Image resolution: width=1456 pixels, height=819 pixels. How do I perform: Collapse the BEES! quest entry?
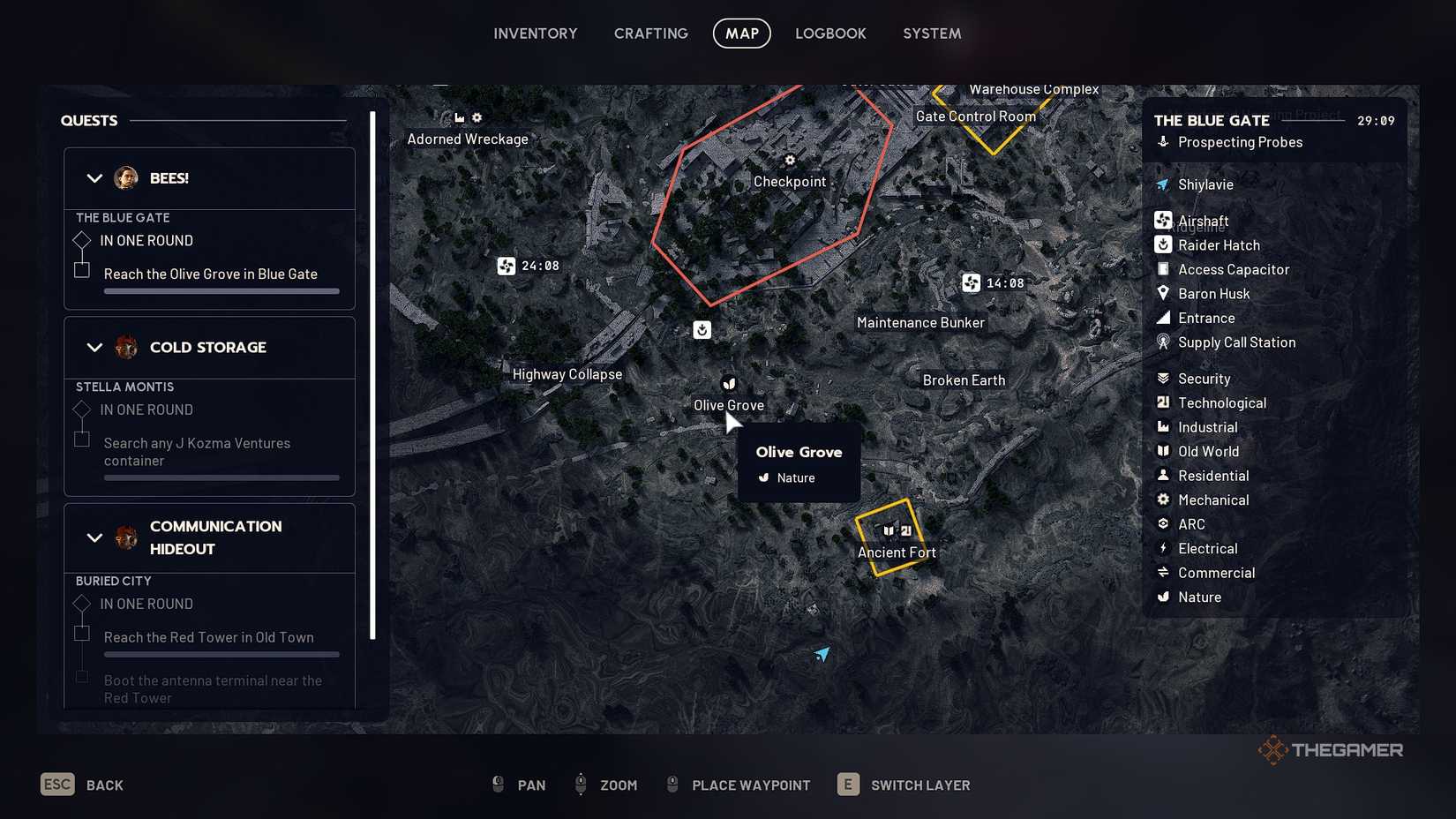coord(94,178)
